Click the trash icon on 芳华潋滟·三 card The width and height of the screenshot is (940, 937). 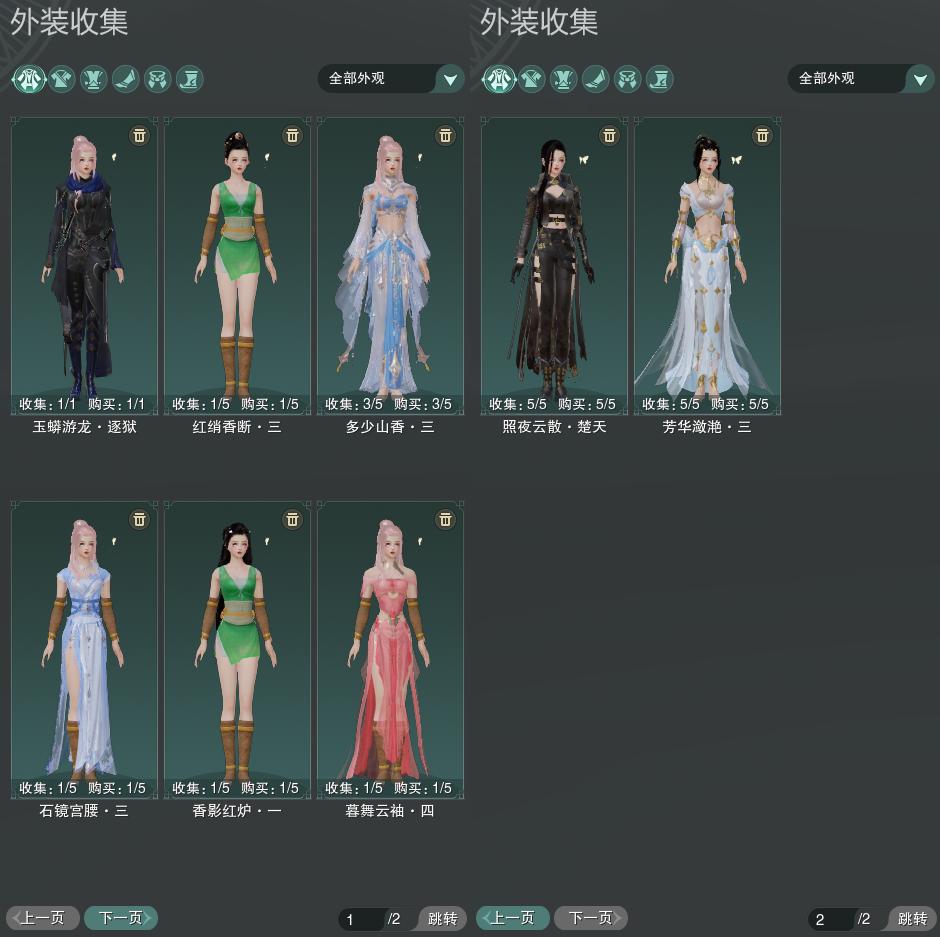coord(762,135)
